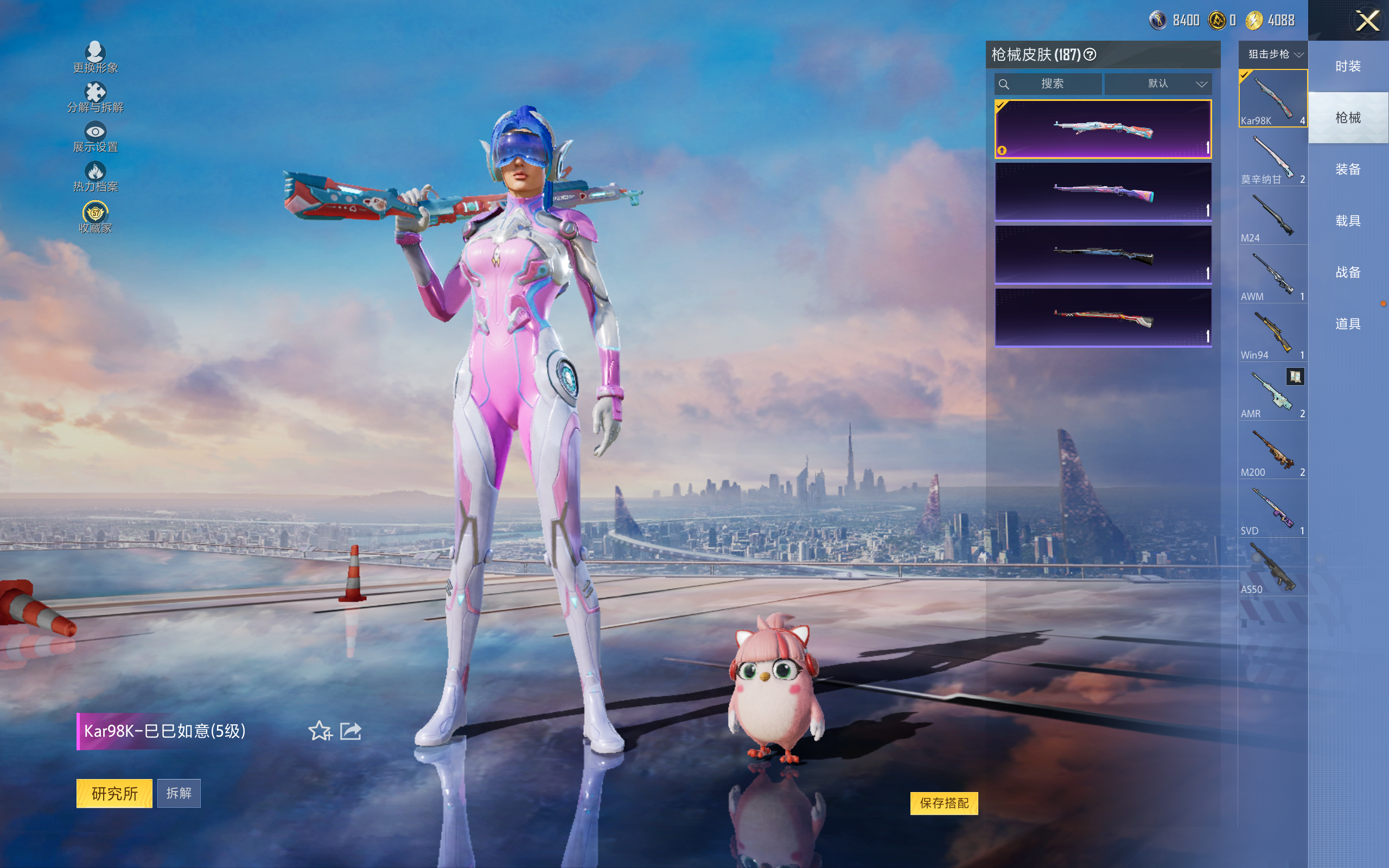Save the outfit with 保存搭配
The width and height of the screenshot is (1389, 868).
[944, 803]
